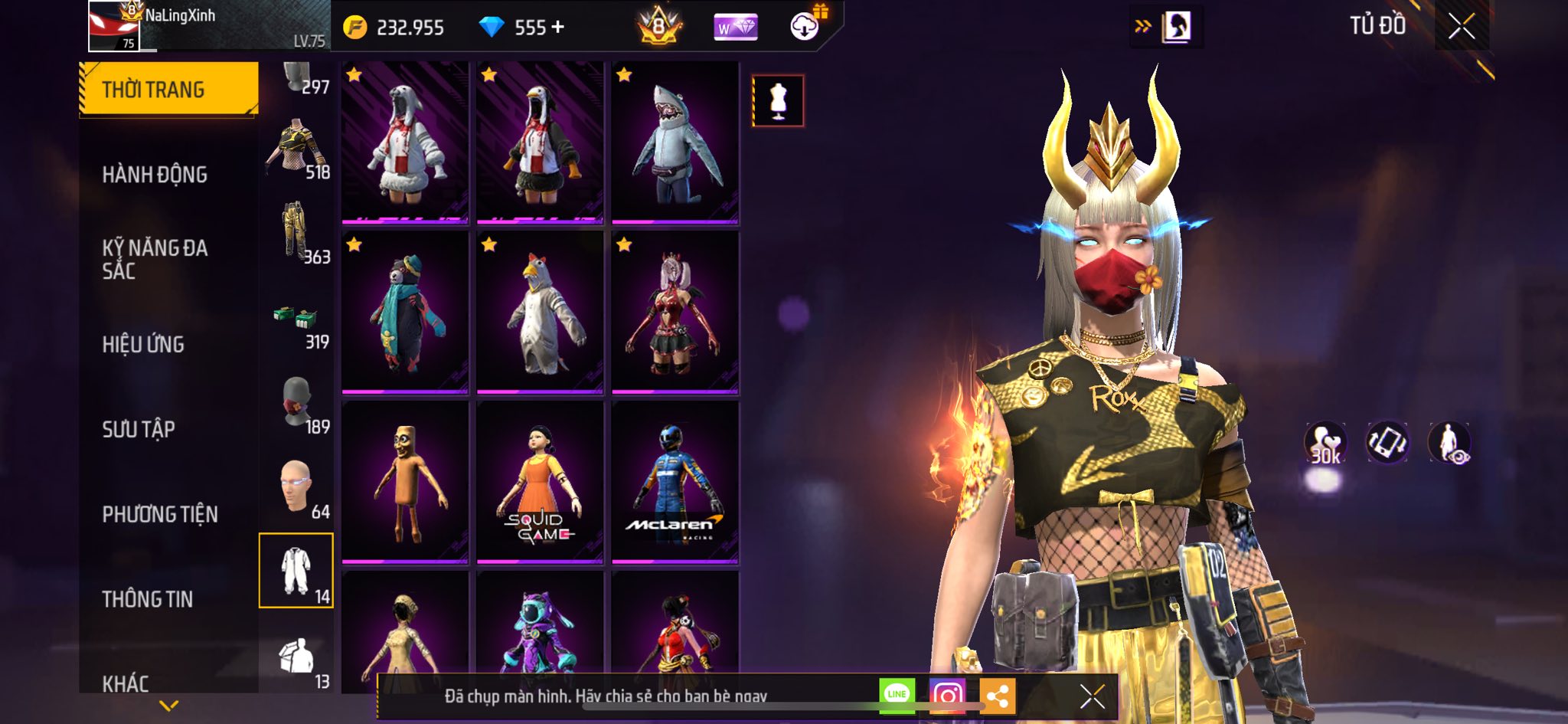Pick the white chicken costume

[540, 313]
